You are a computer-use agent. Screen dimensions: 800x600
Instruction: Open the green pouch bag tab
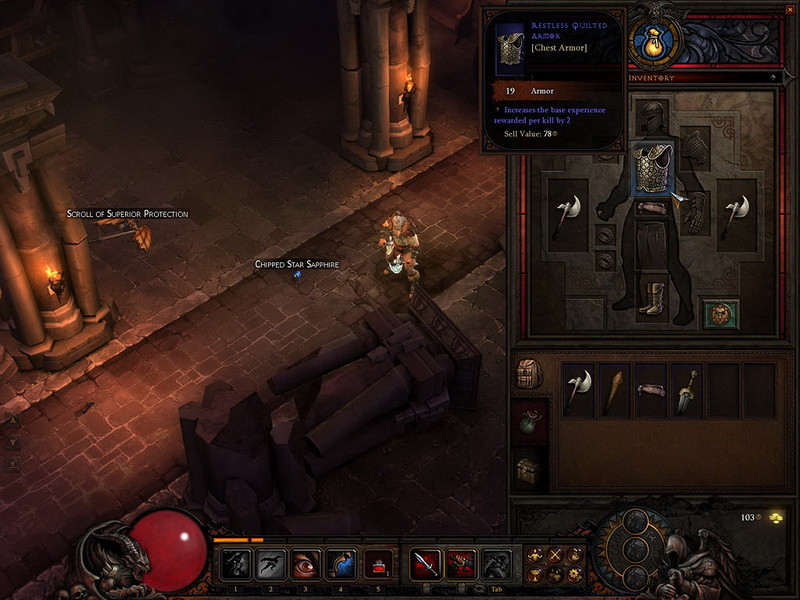tap(529, 421)
